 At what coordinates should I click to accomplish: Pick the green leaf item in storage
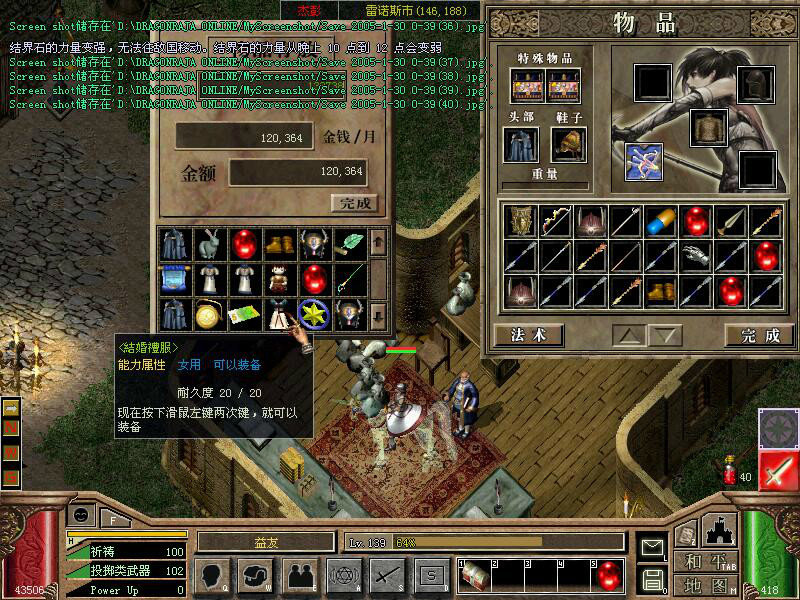click(347, 243)
